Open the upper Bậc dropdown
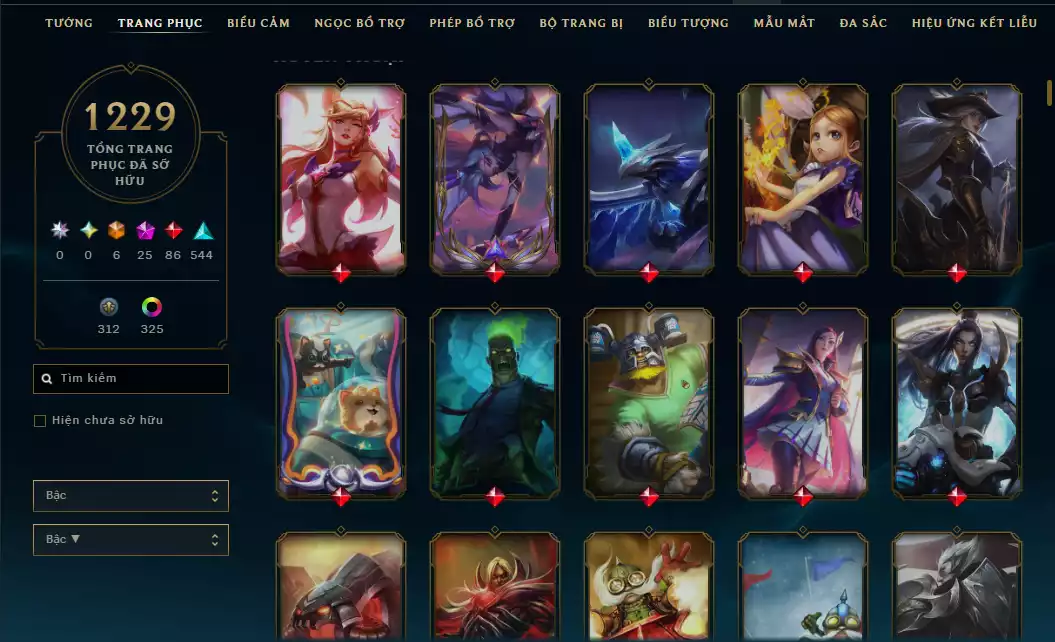The image size is (1055, 642). click(131, 496)
